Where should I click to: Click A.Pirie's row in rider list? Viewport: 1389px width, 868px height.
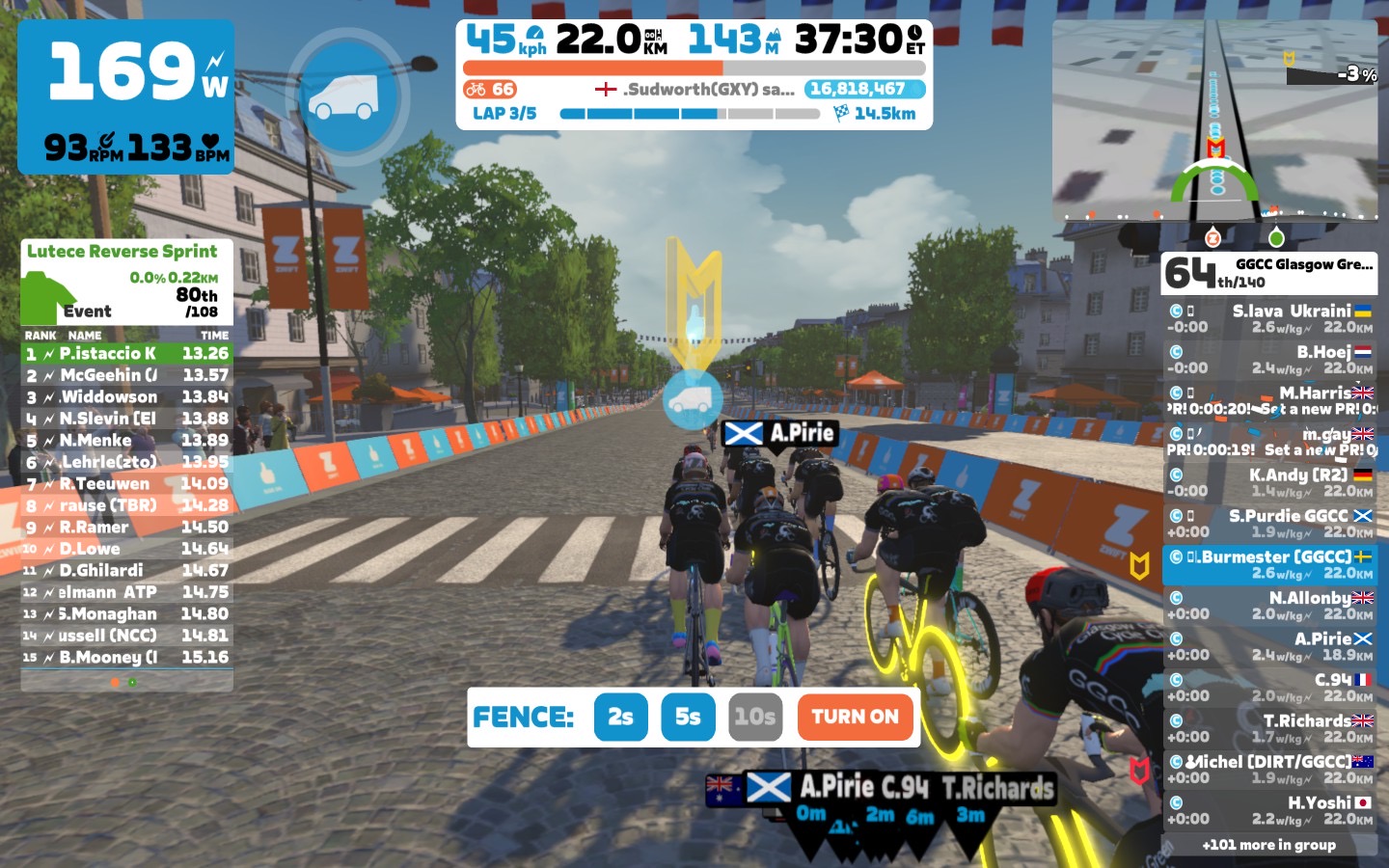pyautogui.click(x=1269, y=646)
